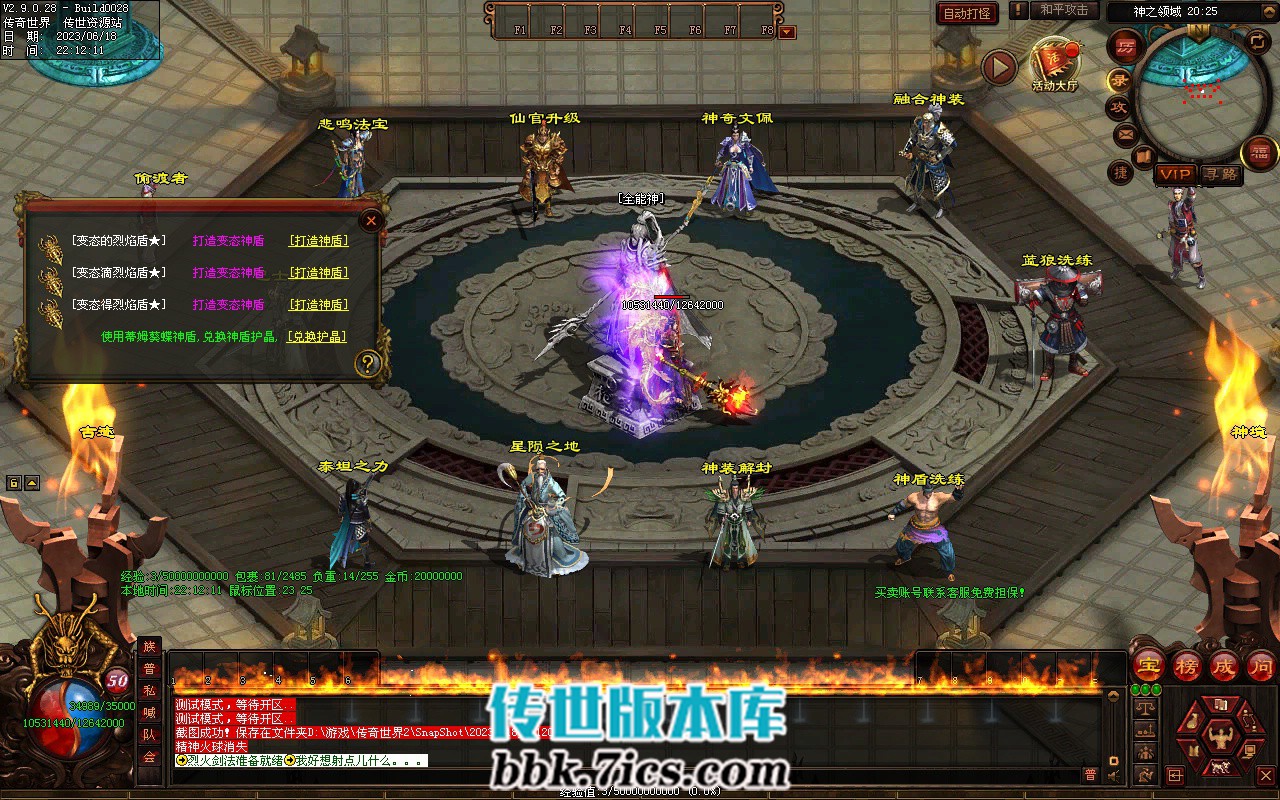Expand the F-key hotbar dropdown arrow
The width and height of the screenshot is (1280, 800).
pyautogui.click(x=787, y=32)
